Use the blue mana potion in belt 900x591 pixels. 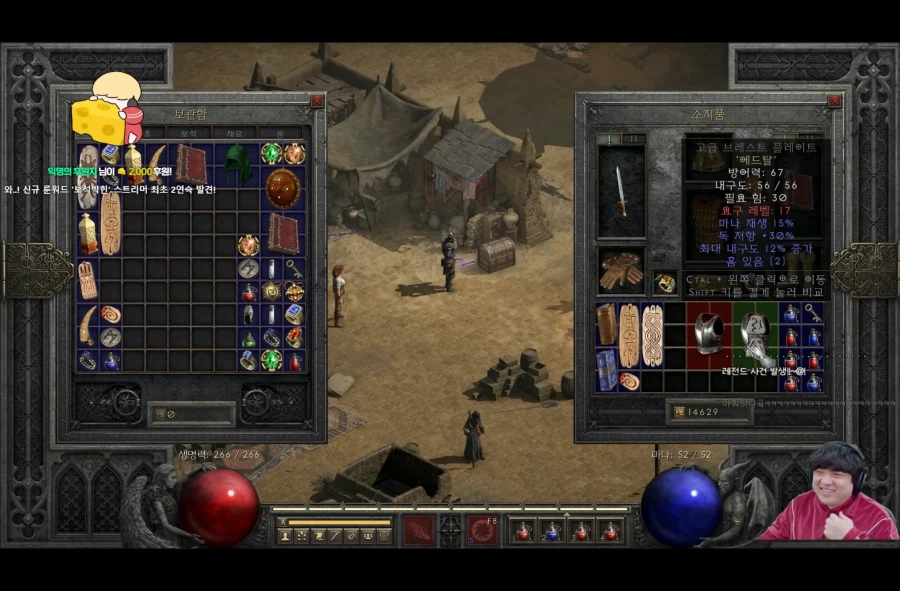click(551, 531)
